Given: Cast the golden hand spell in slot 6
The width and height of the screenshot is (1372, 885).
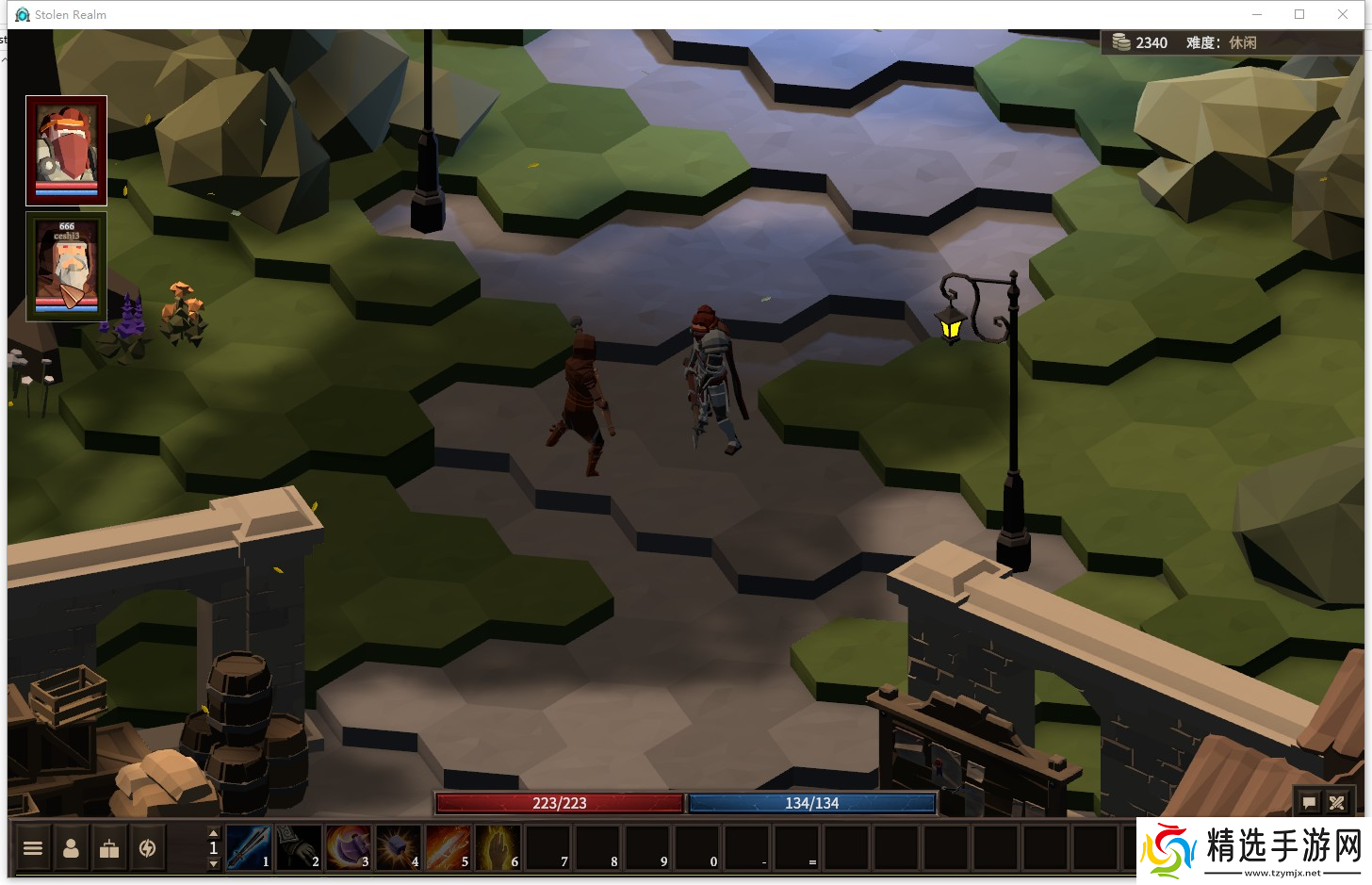Looking at the screenshot, I should click(x=498, y=846).
